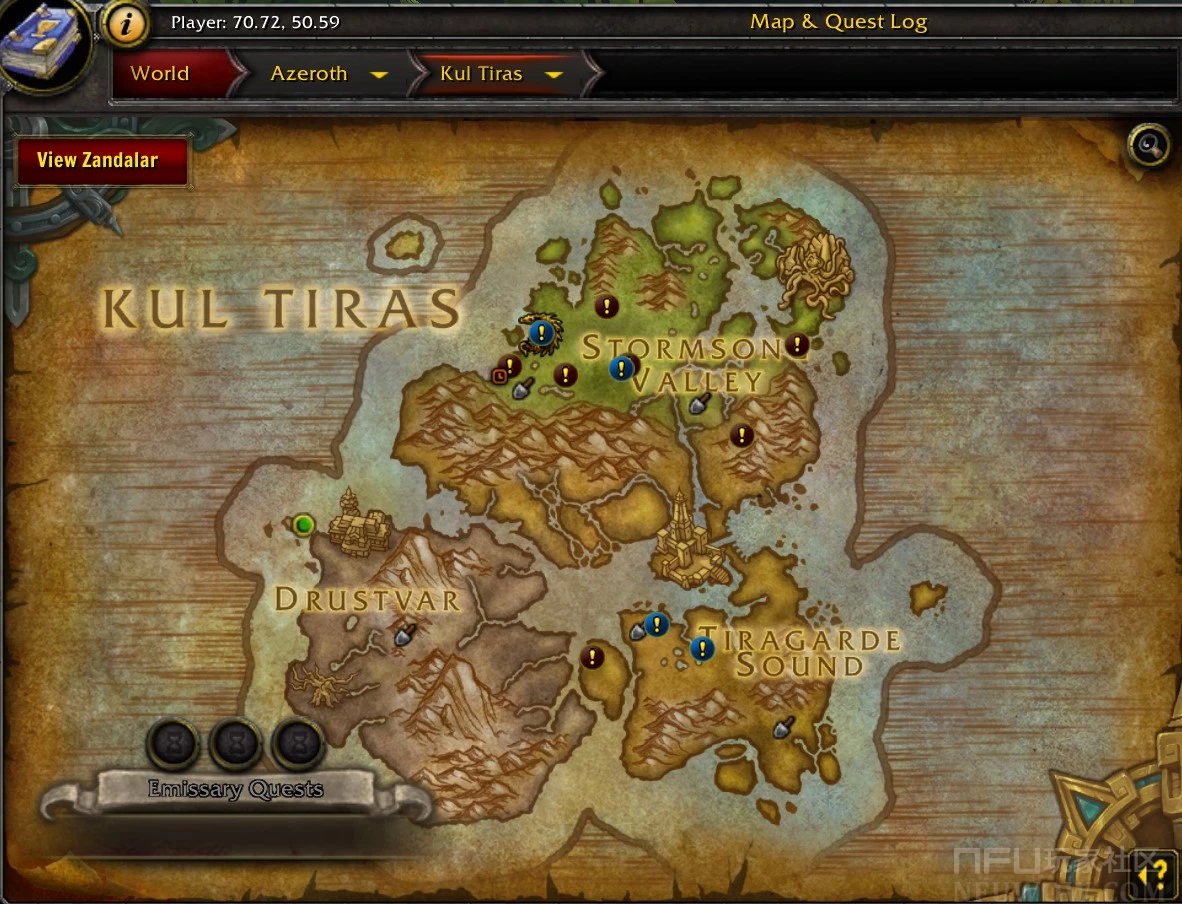Open the dropdown arrow beside Azeroth
1182x904 pixels.
coord(379,75)
